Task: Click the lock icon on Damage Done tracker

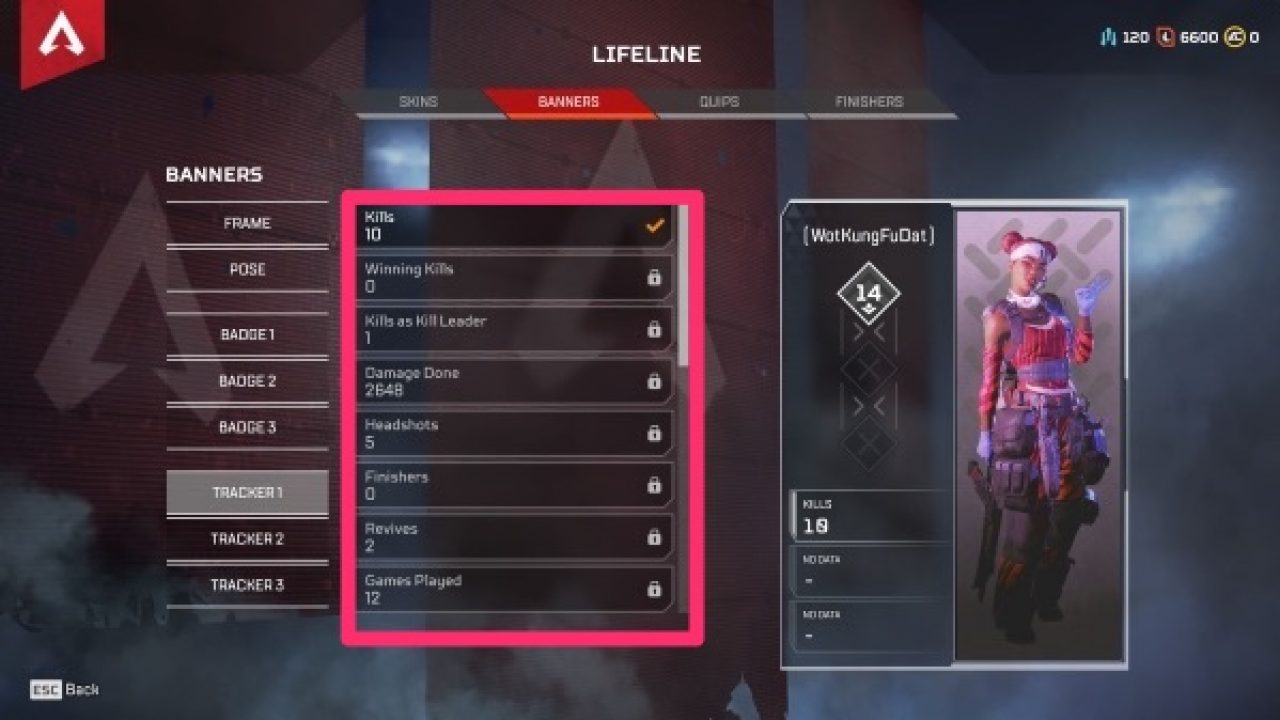Action: click(656, 380)
